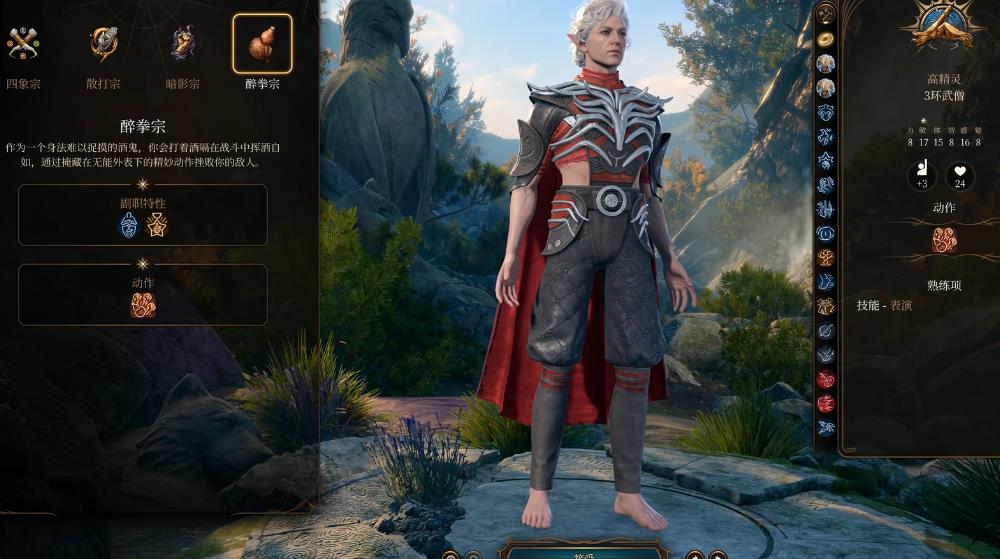Screen dimensions: 1000x559
Task: Click the heart hit points badge
Action: pyautogui.click(x=960, y=174)
